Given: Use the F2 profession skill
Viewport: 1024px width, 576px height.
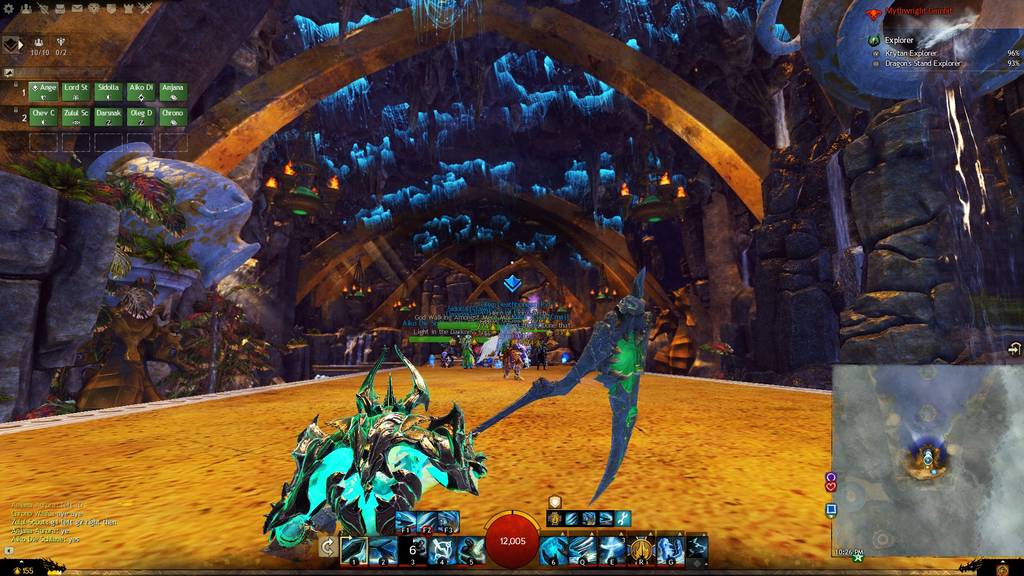Looking at the screenshot, I should [x=427, y=521].
